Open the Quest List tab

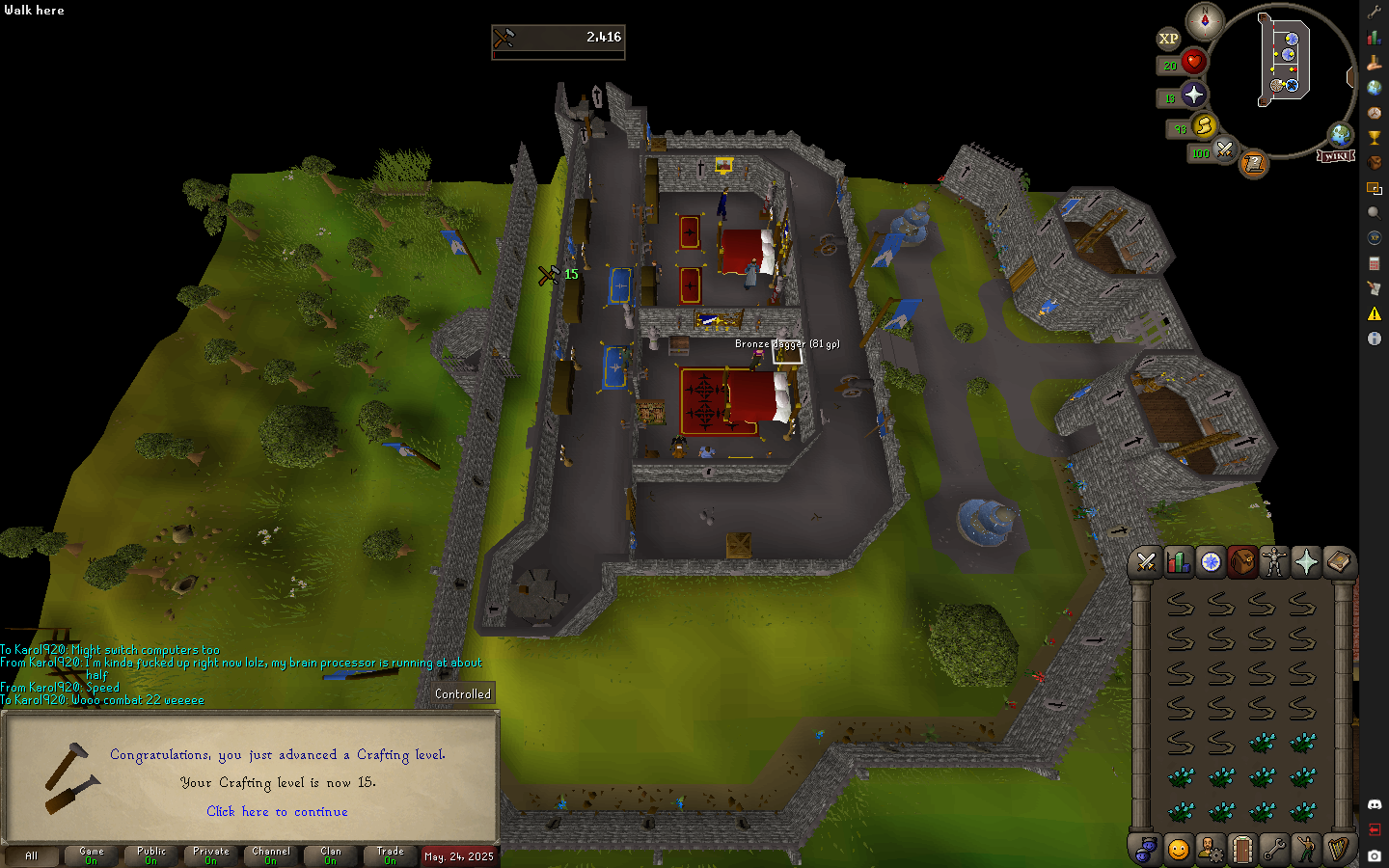tap(1211, 562)
